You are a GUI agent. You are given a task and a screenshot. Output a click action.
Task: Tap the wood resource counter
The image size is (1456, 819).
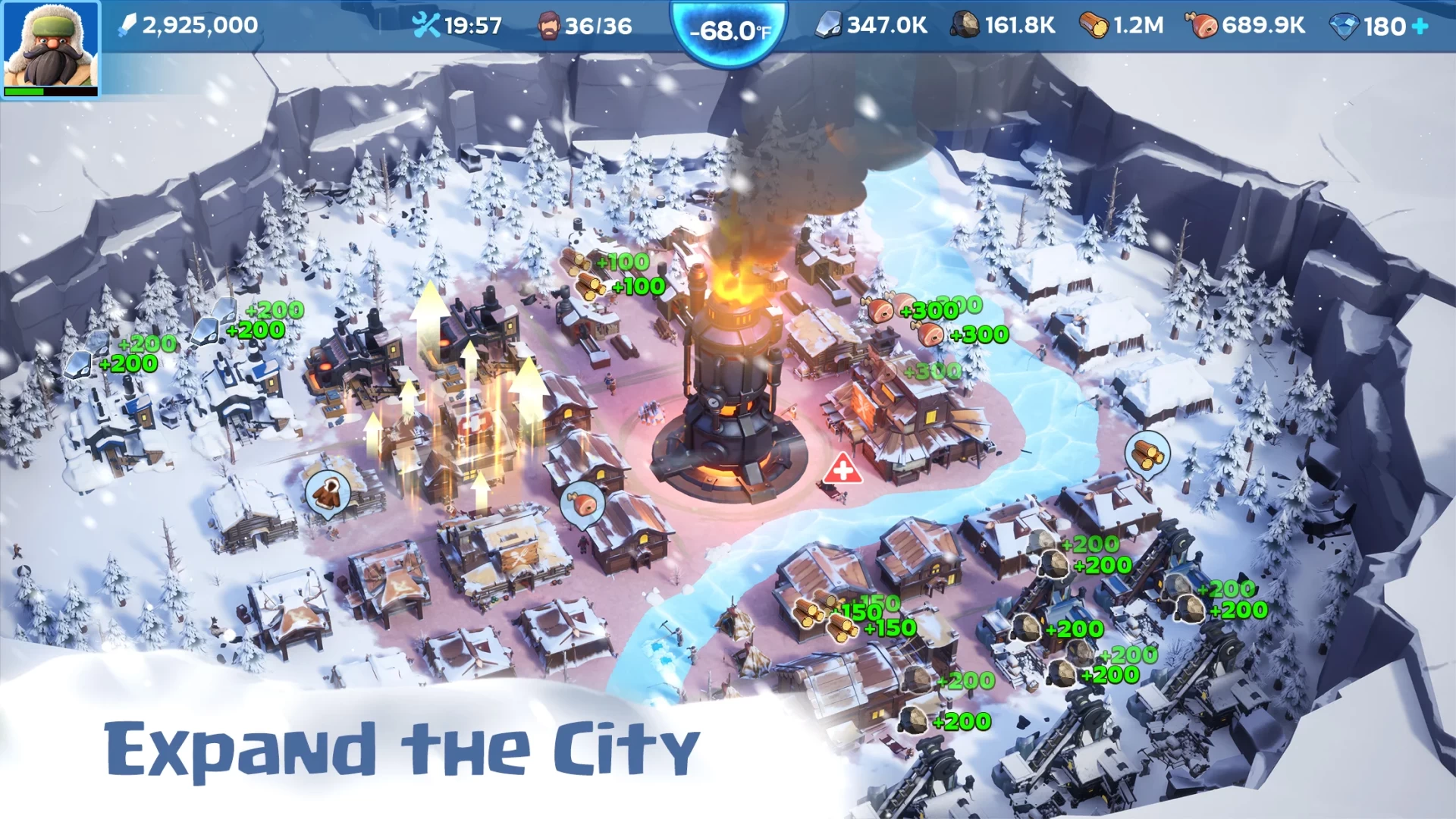[1121, 26]
